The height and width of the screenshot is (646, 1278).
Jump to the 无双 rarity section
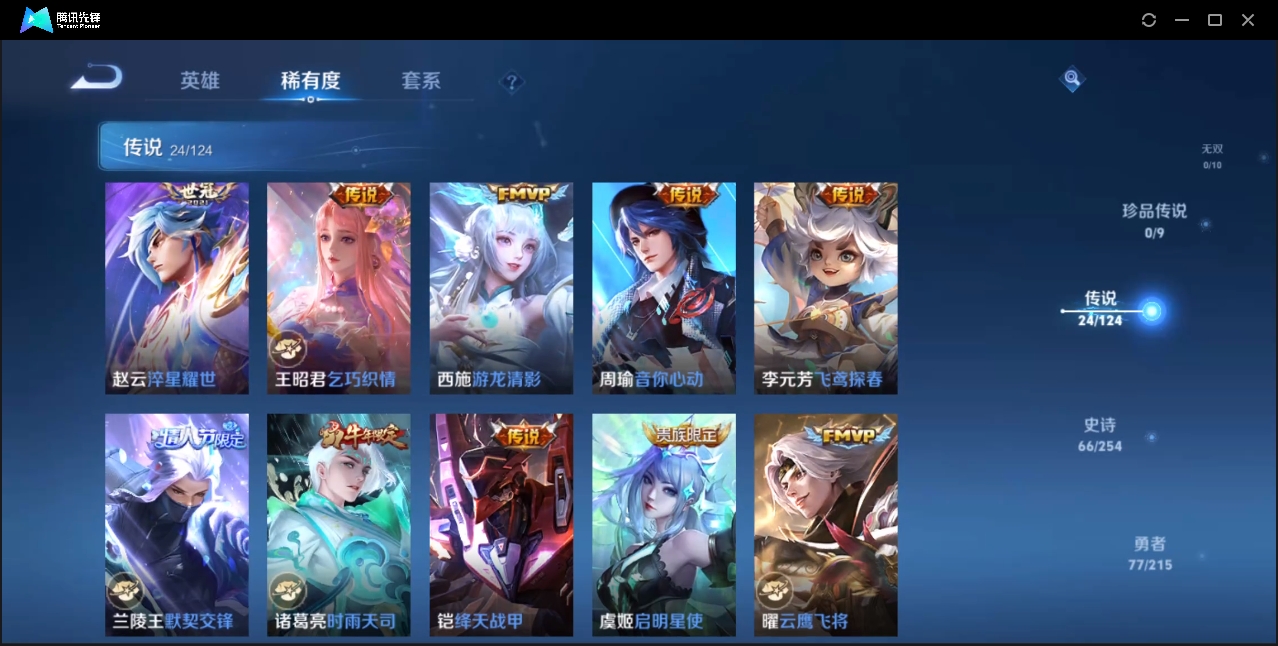[1212, 155]
